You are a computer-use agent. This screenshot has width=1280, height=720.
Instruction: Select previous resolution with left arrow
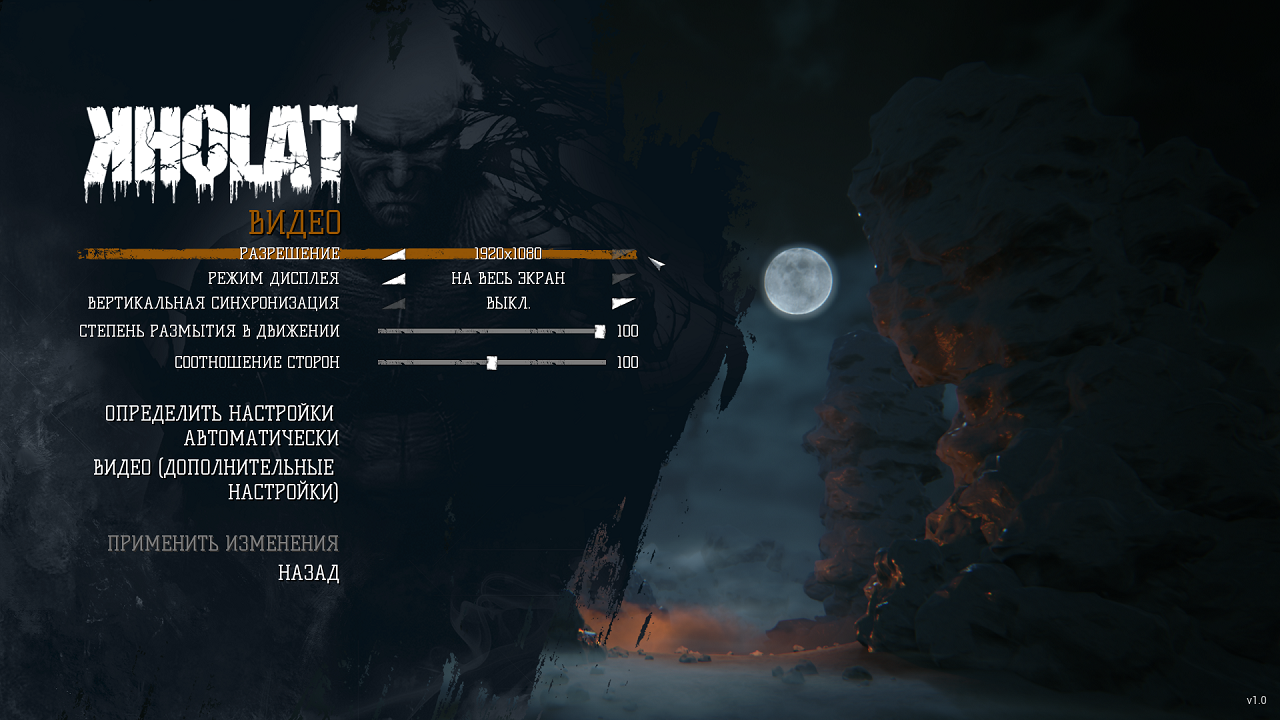point(394,254)
